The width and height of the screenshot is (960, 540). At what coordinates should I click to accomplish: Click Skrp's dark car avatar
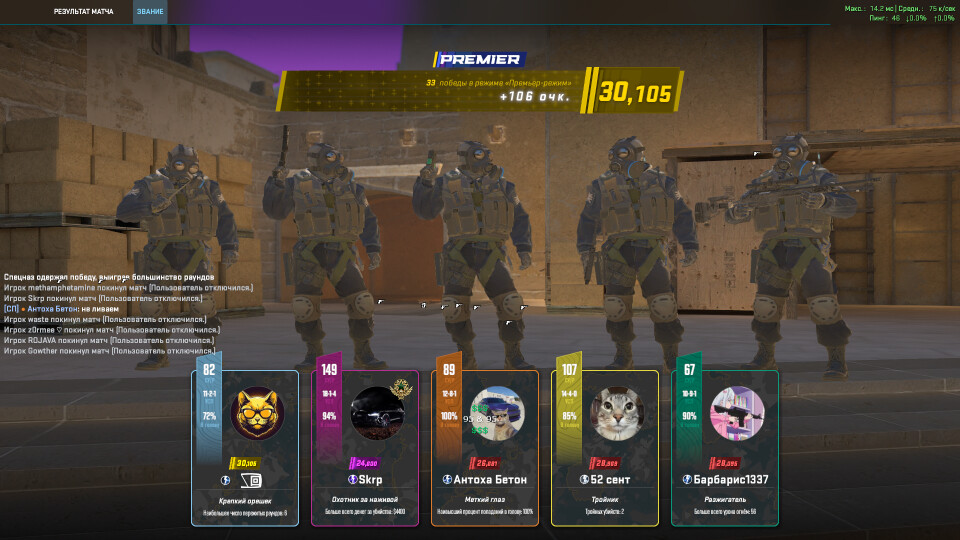378,413
